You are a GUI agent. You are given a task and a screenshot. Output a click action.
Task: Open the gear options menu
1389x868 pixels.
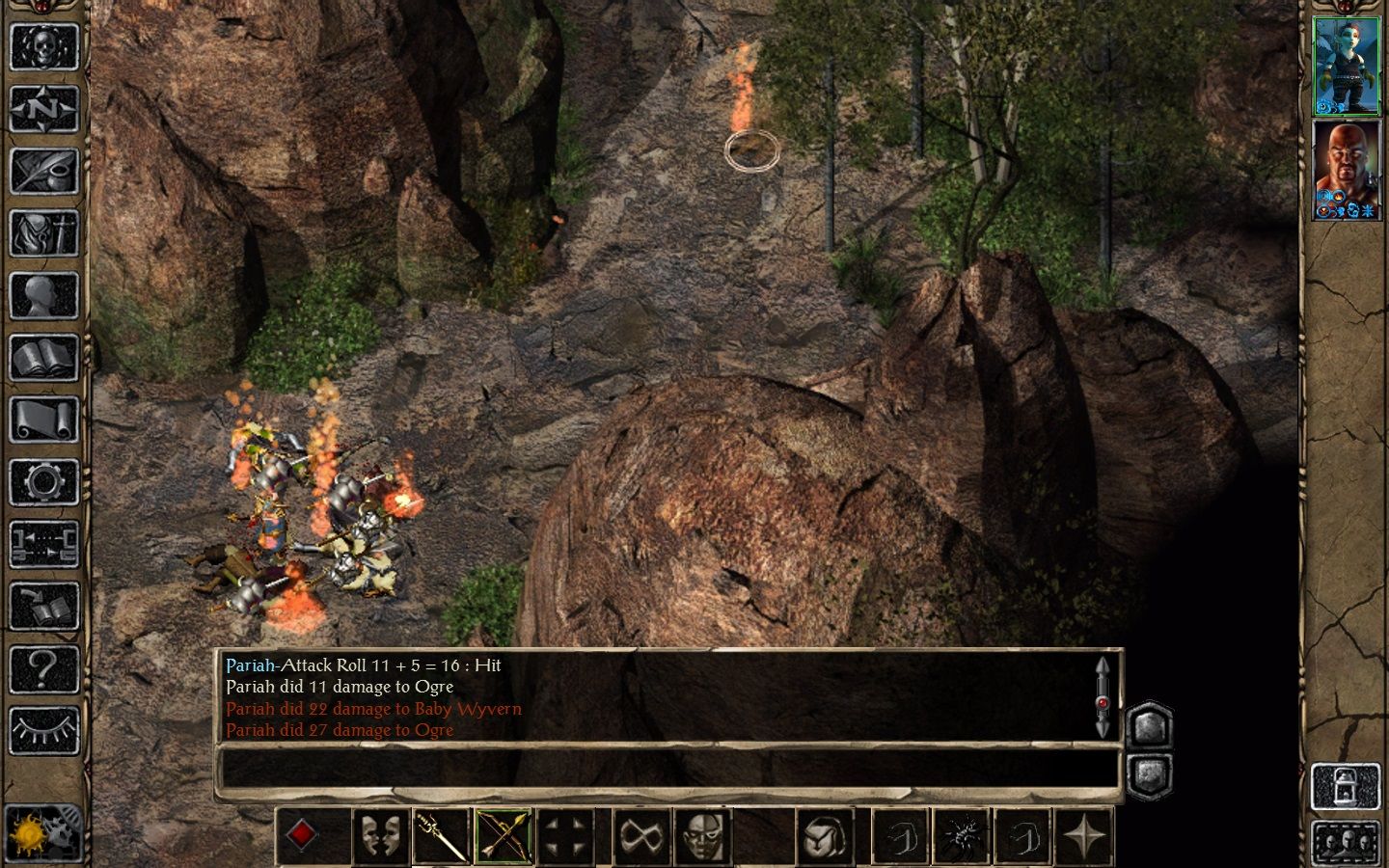43,482
